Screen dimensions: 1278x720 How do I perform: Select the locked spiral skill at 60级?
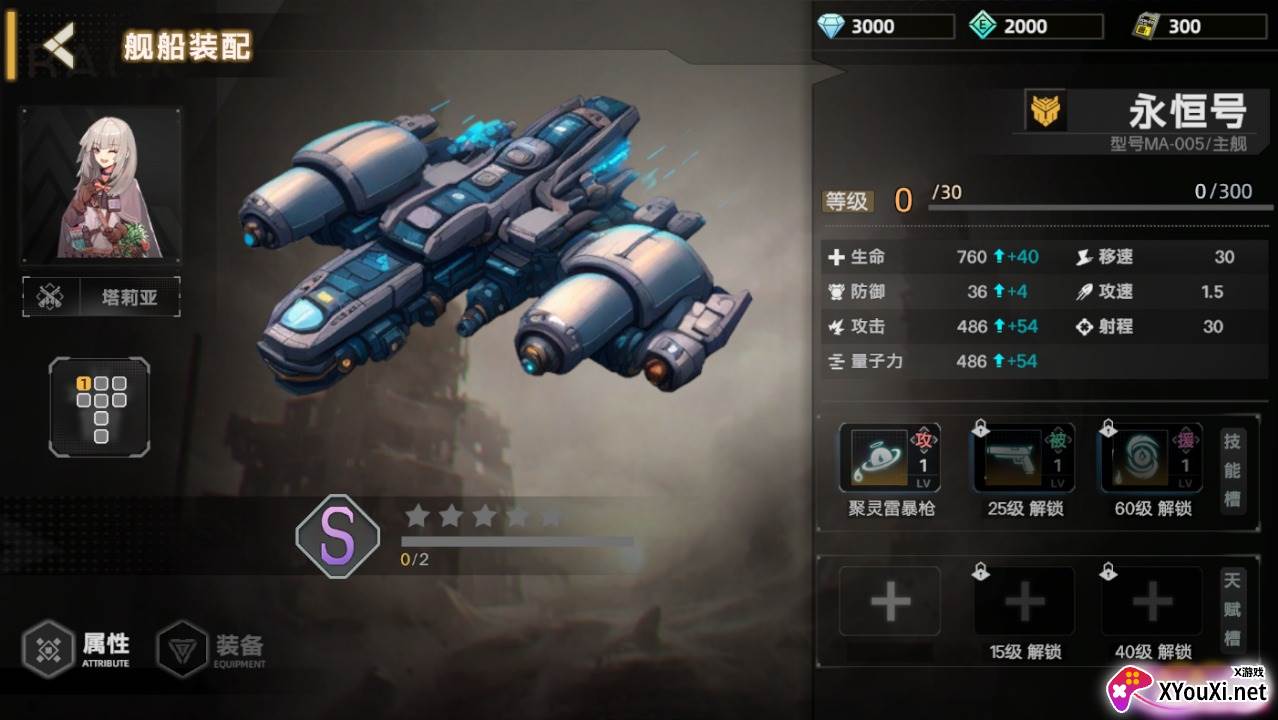tap(1151, 458)
